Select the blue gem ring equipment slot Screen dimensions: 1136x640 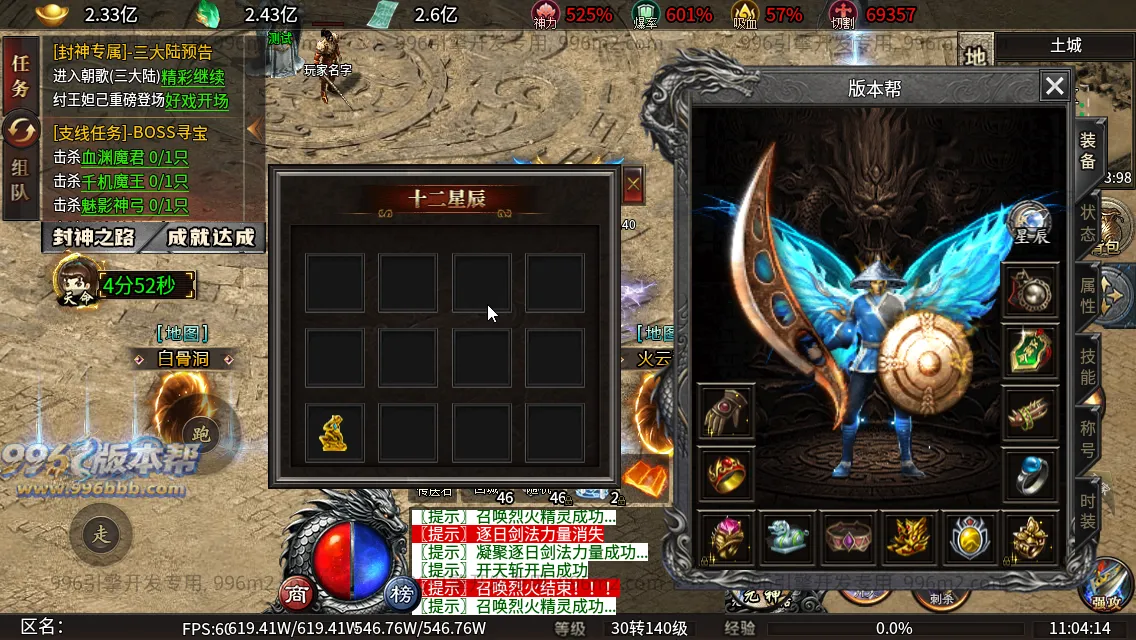[1031, 474]
